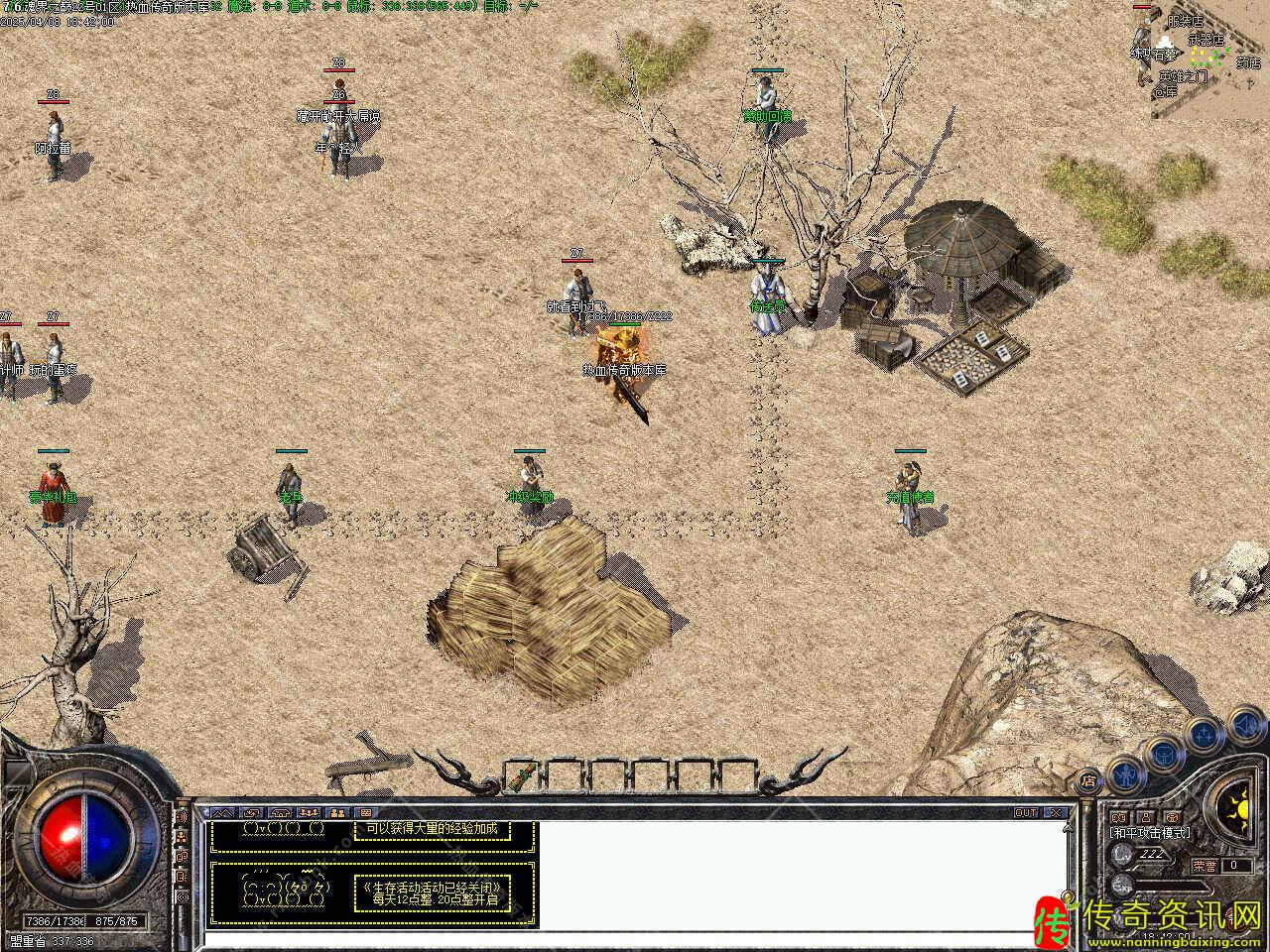This screenshot has height=952, width=1270.
Task: Click the 仓库 label on minimap
Action: click(x=1164, y=91)
